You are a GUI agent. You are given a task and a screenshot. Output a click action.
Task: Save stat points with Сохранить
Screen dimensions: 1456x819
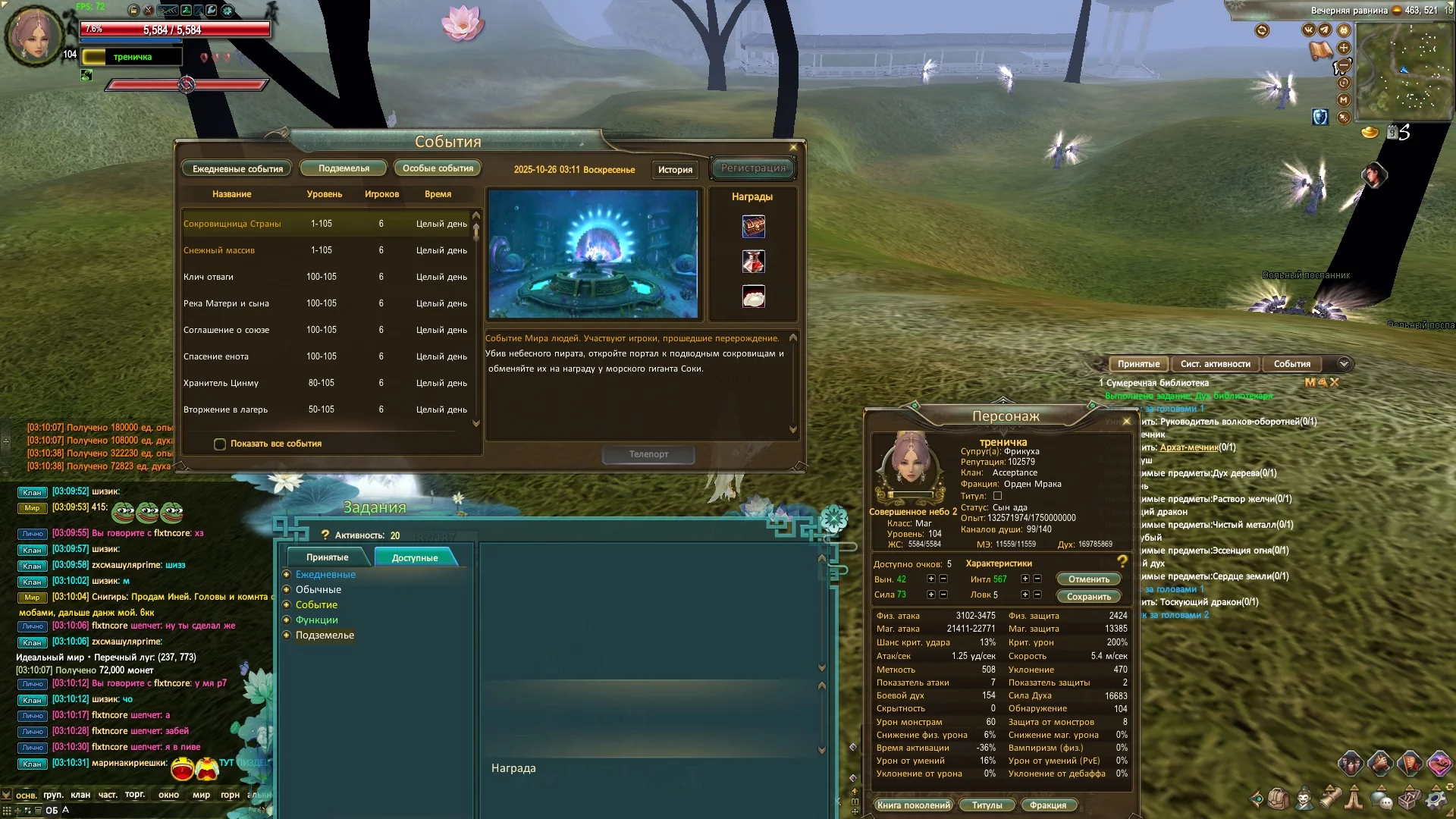click(1088, 597)
